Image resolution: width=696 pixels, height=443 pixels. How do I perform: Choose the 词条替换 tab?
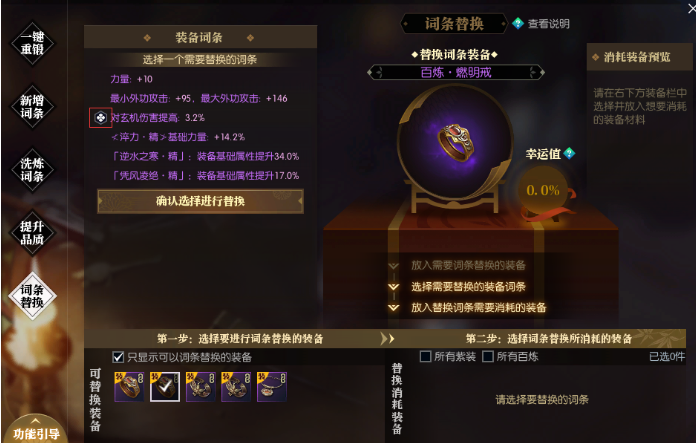click(32, 294)
